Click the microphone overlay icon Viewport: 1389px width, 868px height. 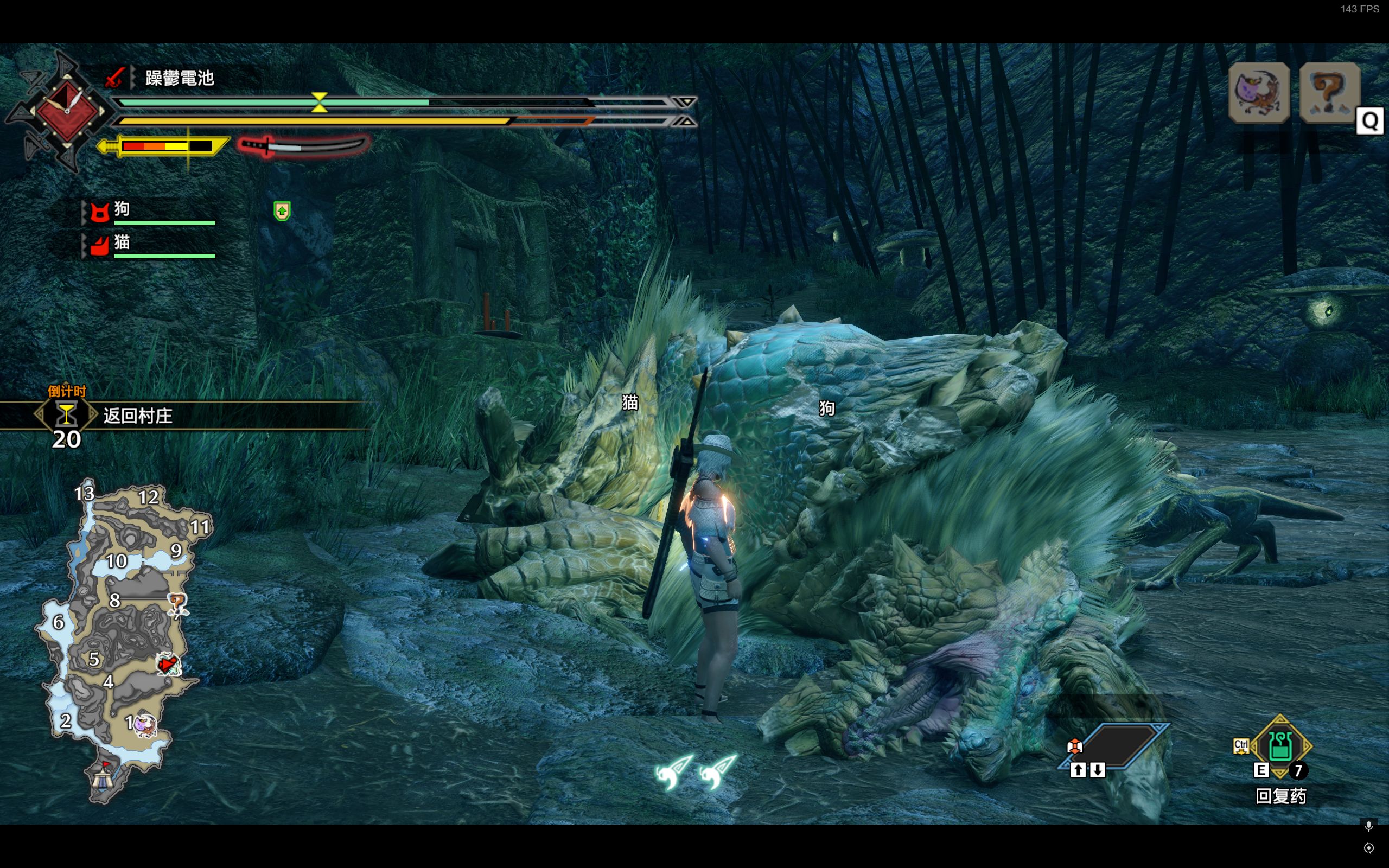pyautogui.click(x=1369, y=826)
